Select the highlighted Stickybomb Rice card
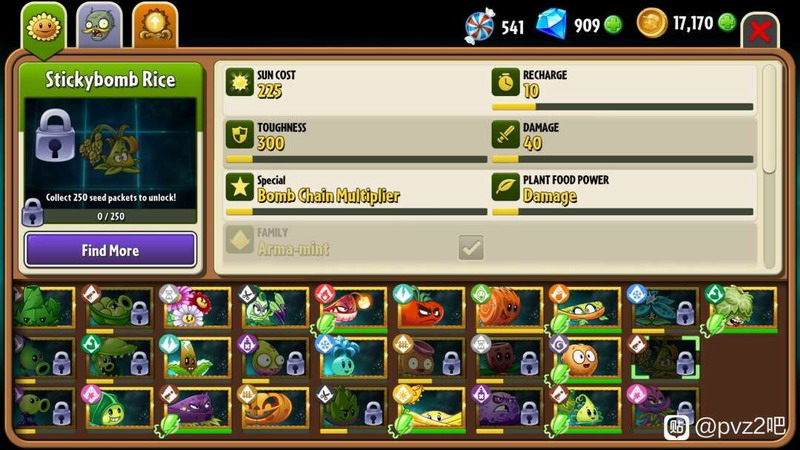The width and height of the screenshot is (800, 450). (x=663, y=359)
